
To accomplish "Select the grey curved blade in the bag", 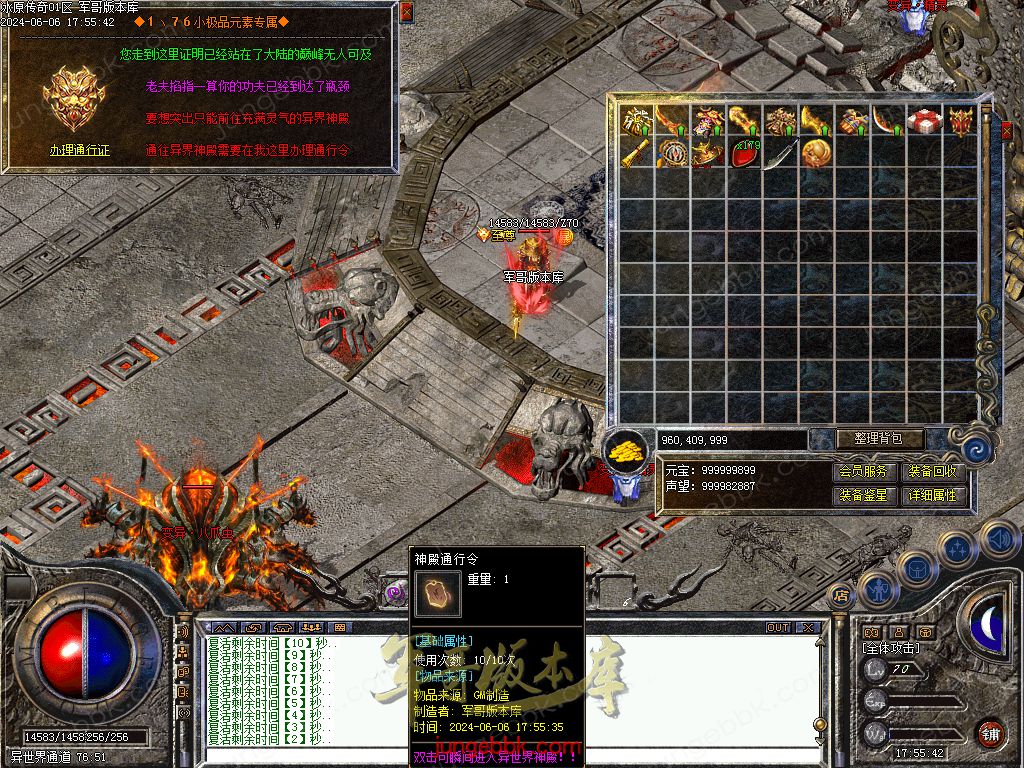I will (x=780, y=155).
